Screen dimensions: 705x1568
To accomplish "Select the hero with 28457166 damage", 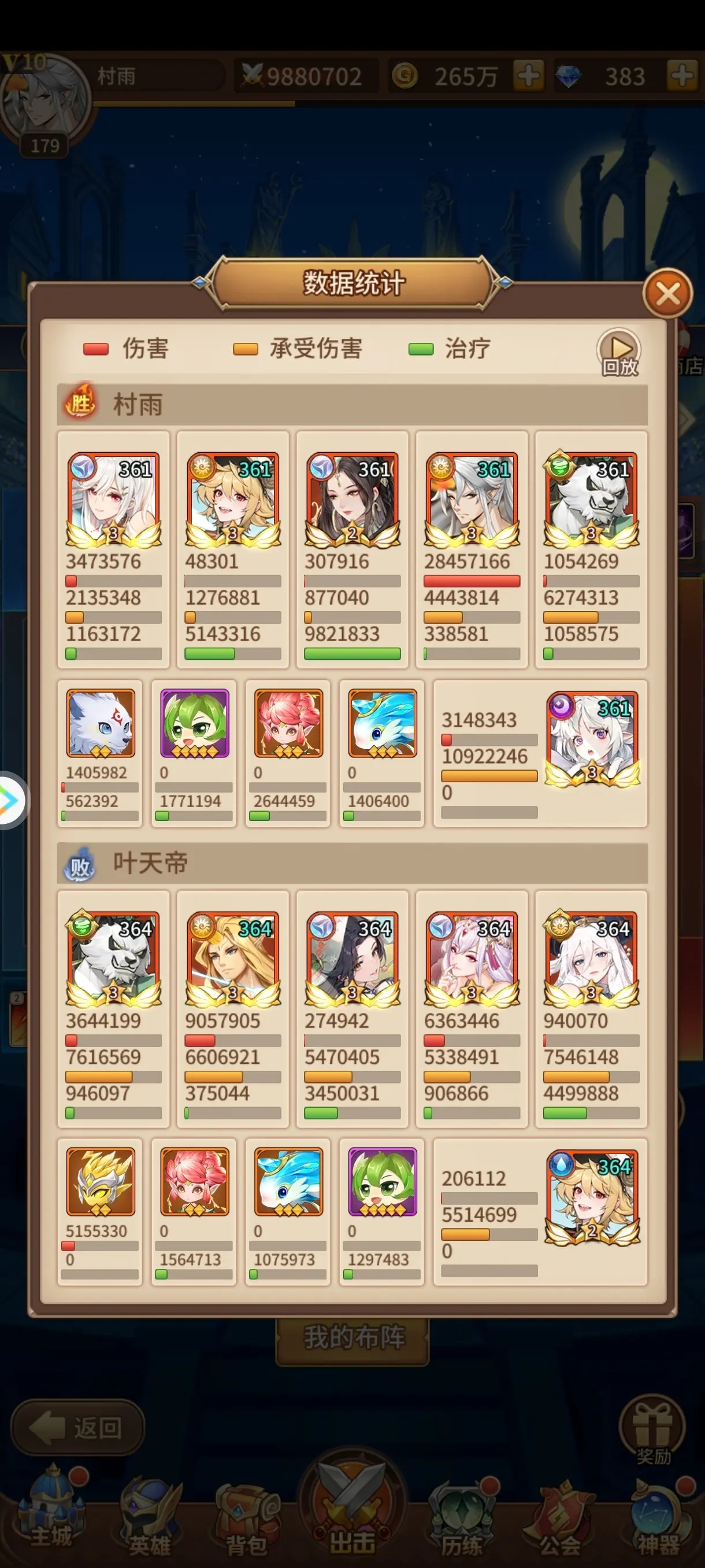I will click(x=472, y=499).
